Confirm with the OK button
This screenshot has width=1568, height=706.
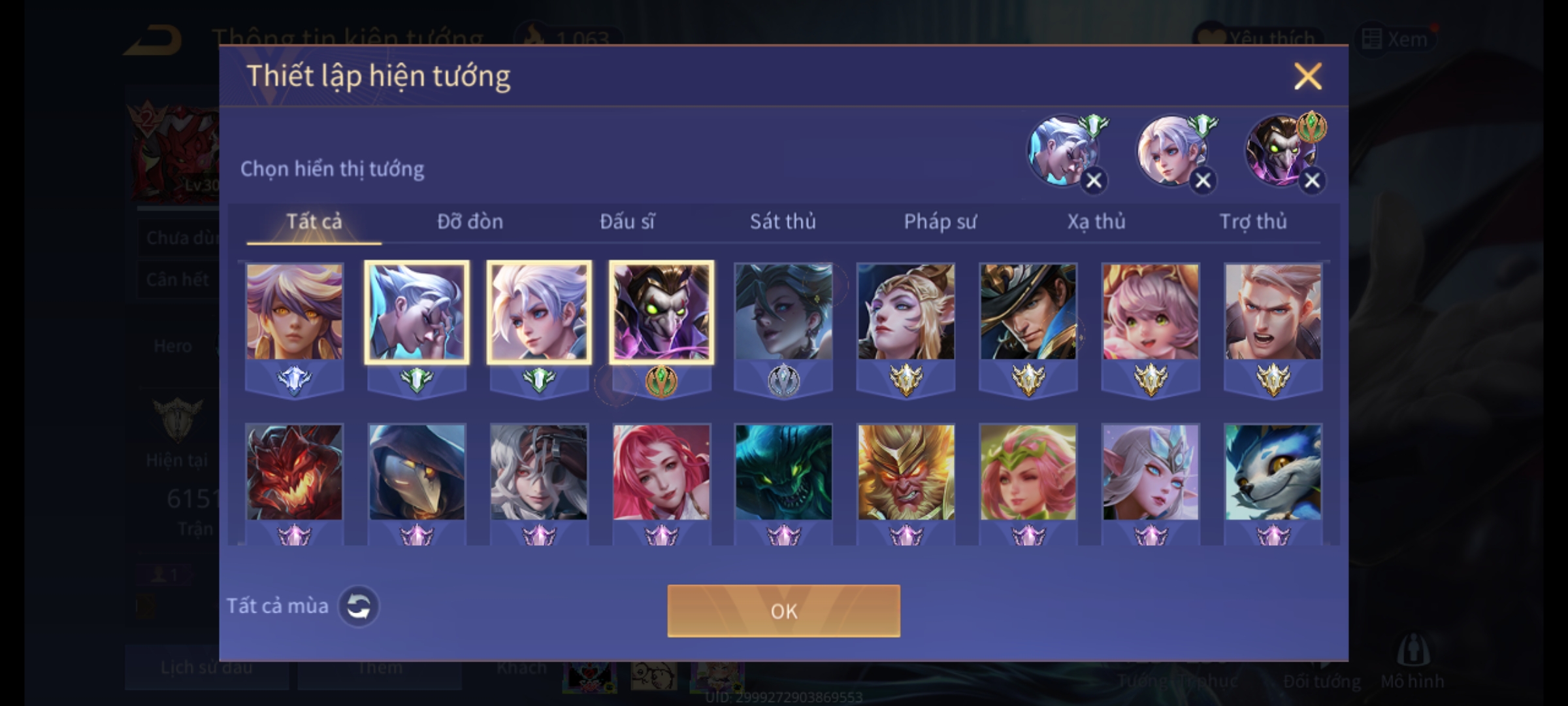(x=783, y=611)
